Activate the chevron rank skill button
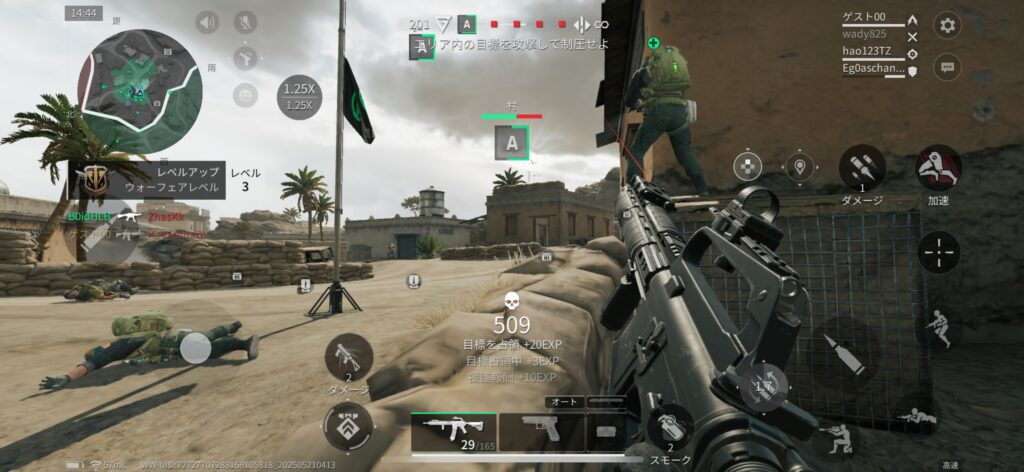Screen dimensions: 1024x472 click(349, 425)
